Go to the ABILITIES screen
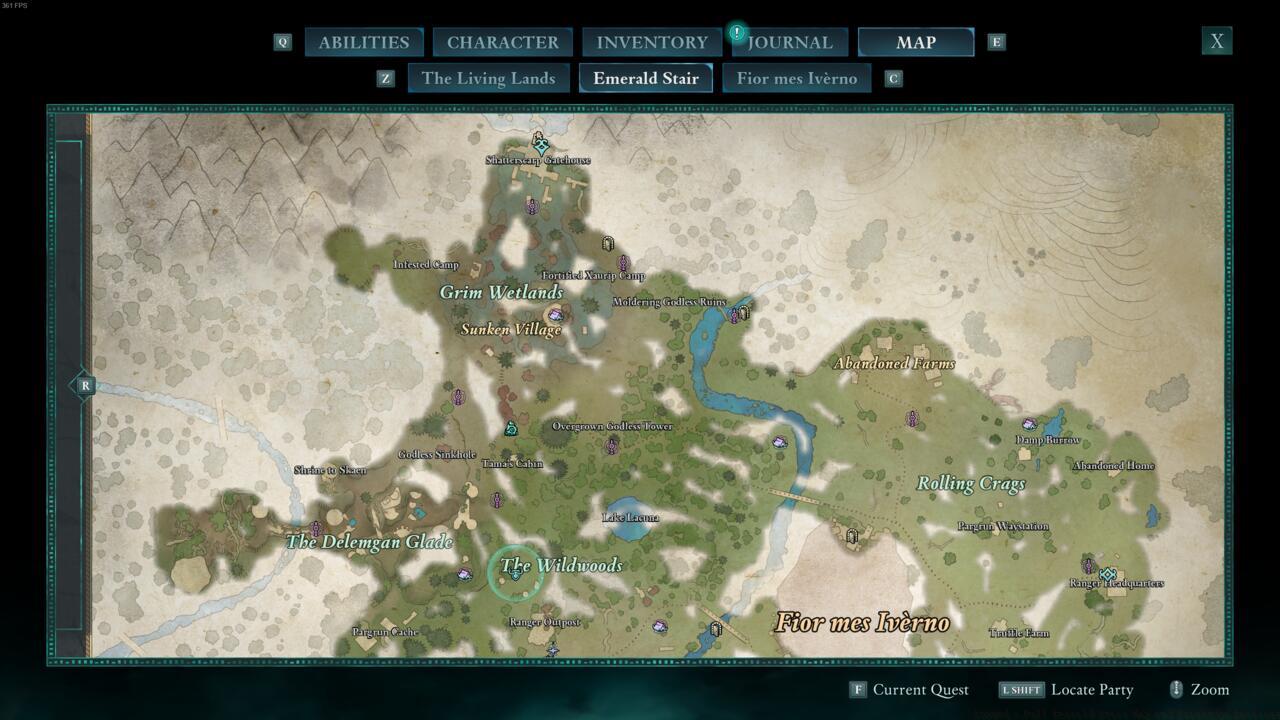The image size is (1280, 720). (363, 42)
